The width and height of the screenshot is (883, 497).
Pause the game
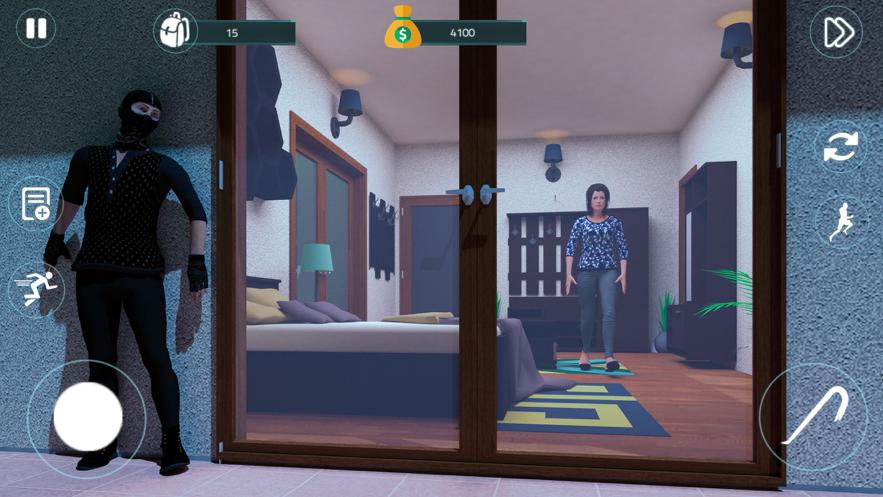coord(36,28)
